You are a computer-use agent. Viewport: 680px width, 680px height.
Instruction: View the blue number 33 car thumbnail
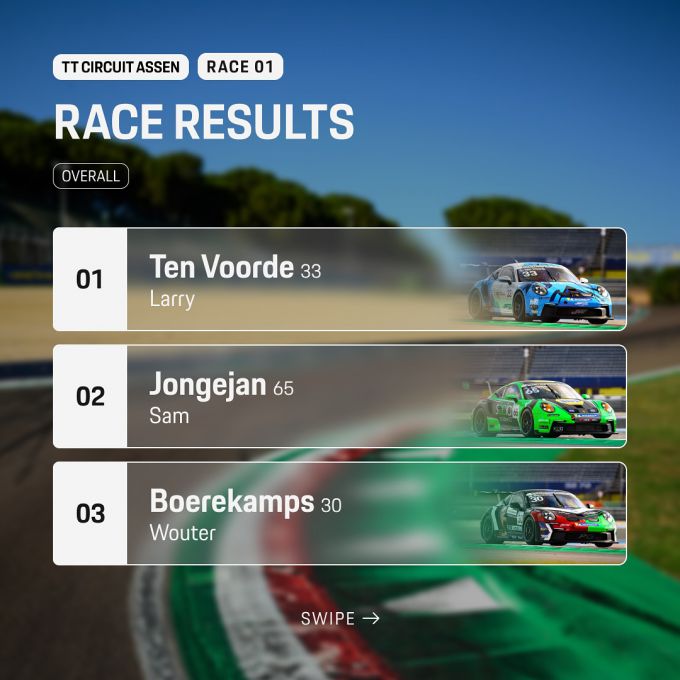pos(541,293)
